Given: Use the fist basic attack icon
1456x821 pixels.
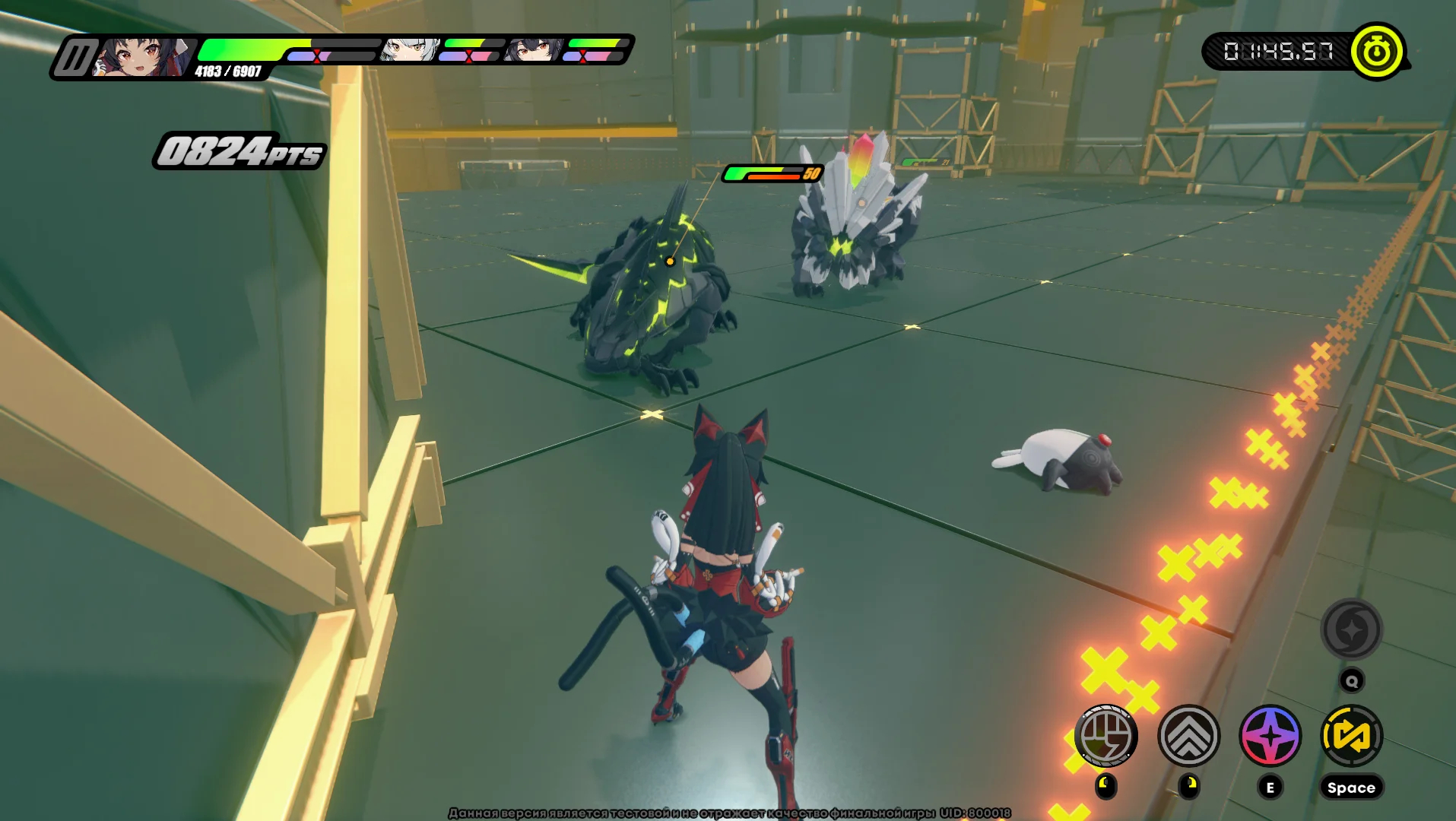Looking at the screenshot, I should coord(1106,735).
